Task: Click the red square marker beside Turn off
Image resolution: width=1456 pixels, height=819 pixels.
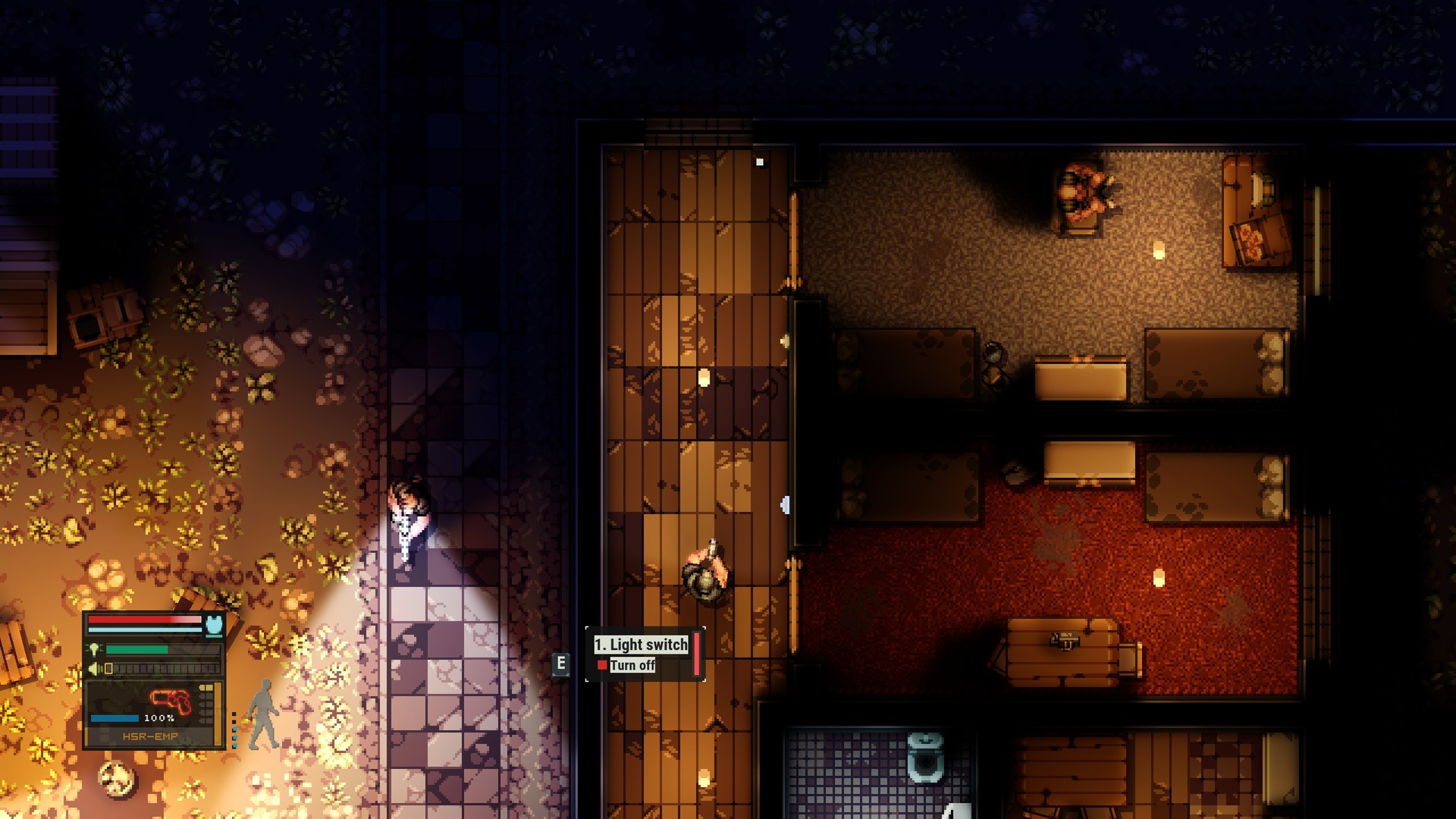Action: coord(602,665)
